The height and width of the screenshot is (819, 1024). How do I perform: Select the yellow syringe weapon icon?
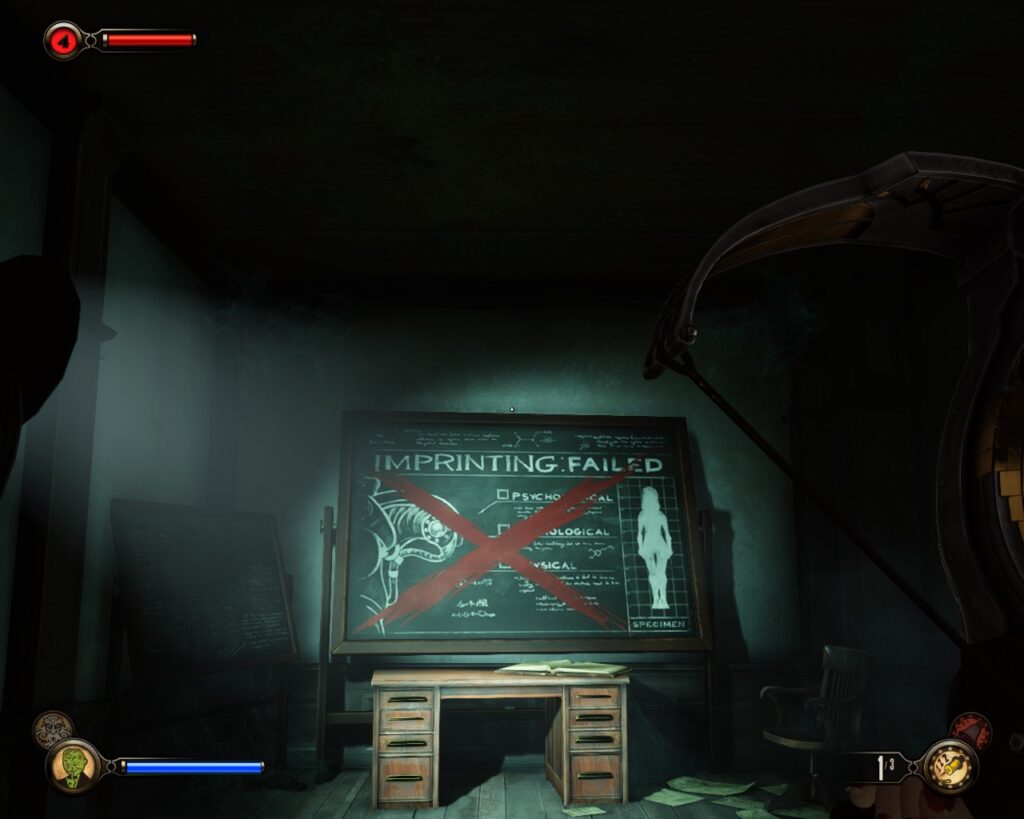[947, 766]
